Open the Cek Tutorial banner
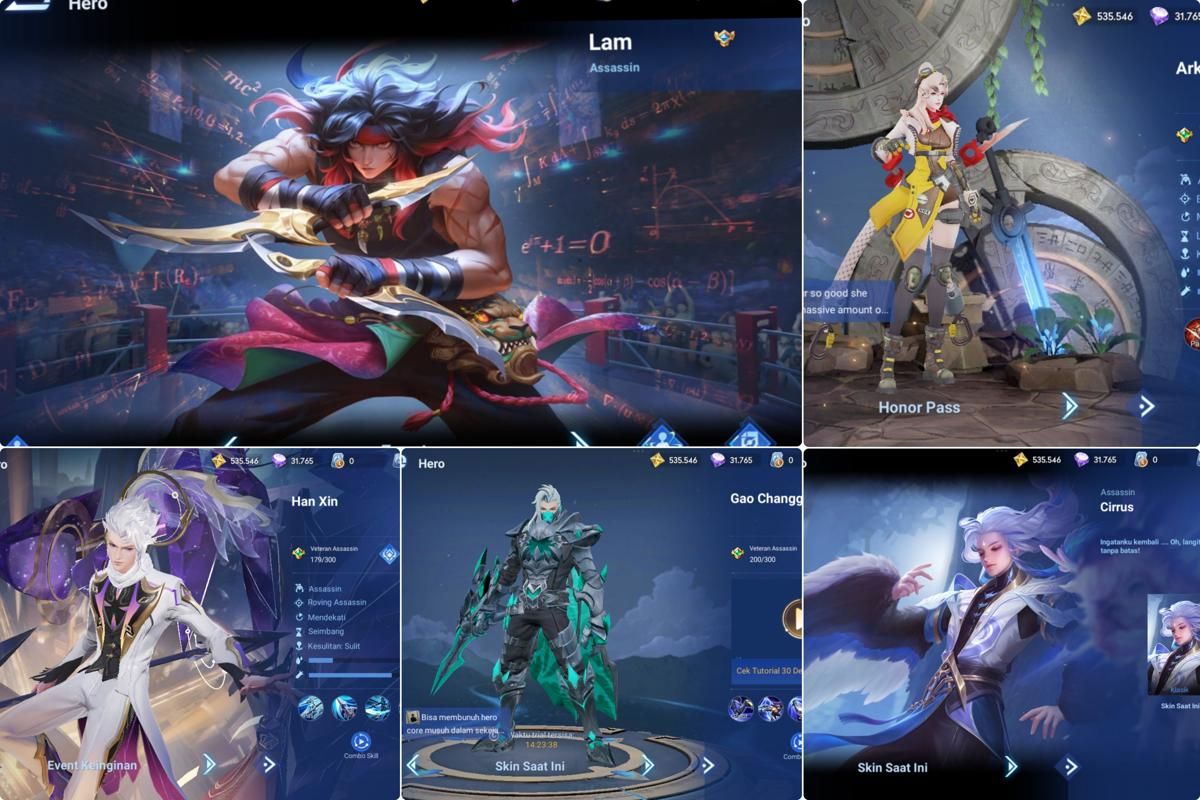The width and height of the screenshot is (1200, 800). 767,669
